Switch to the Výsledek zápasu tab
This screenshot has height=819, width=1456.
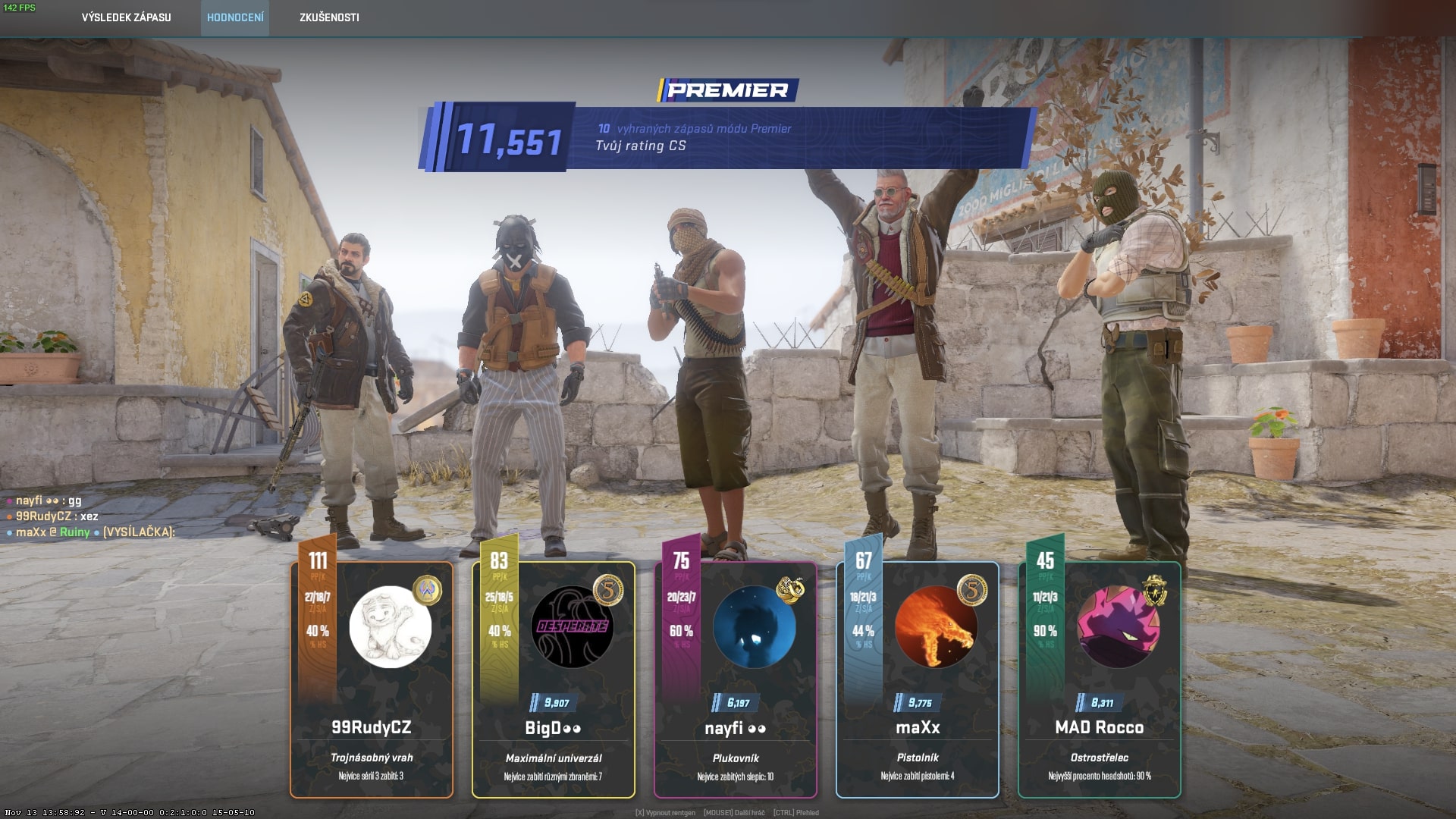[x=126, y=17]
